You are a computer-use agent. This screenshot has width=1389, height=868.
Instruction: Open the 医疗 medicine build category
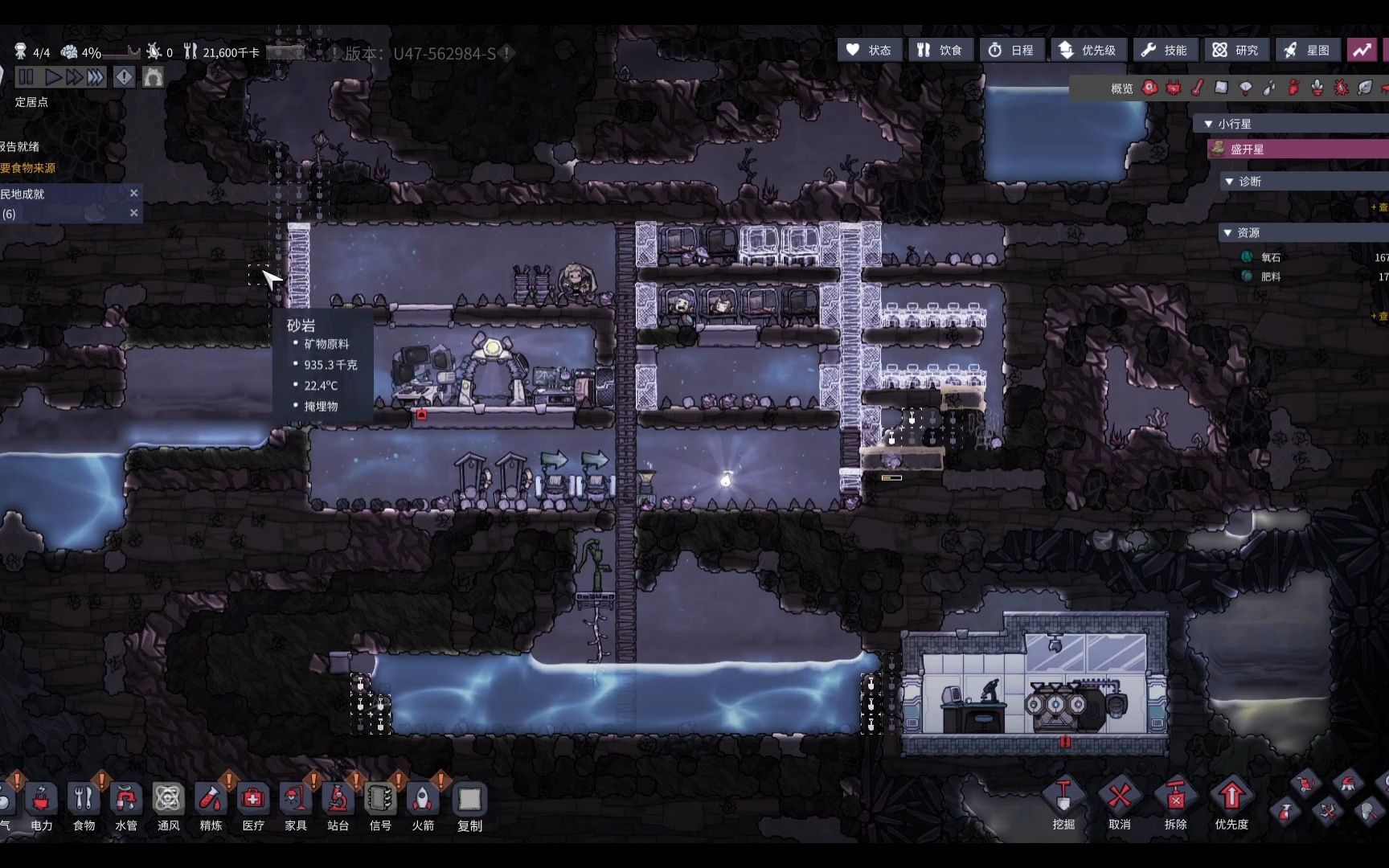click(253, 805)
